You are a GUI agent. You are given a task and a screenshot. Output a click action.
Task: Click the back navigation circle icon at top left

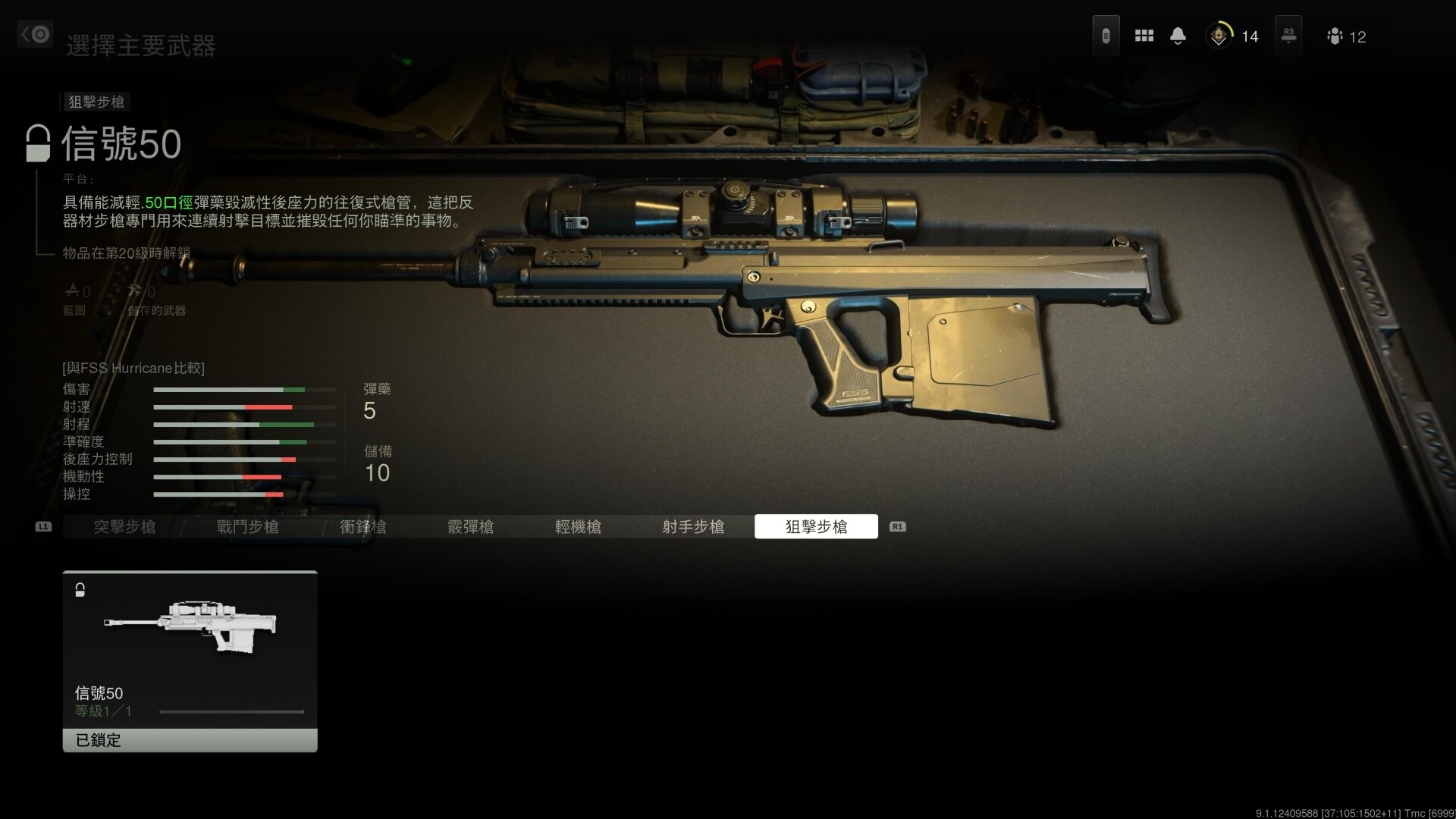34,34
